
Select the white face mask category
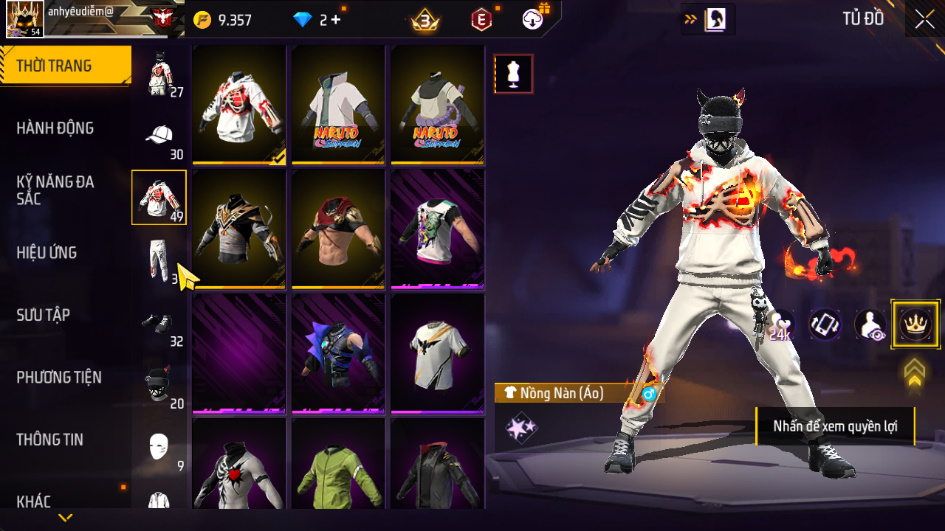pyautogui.click(x=159, y=446)
